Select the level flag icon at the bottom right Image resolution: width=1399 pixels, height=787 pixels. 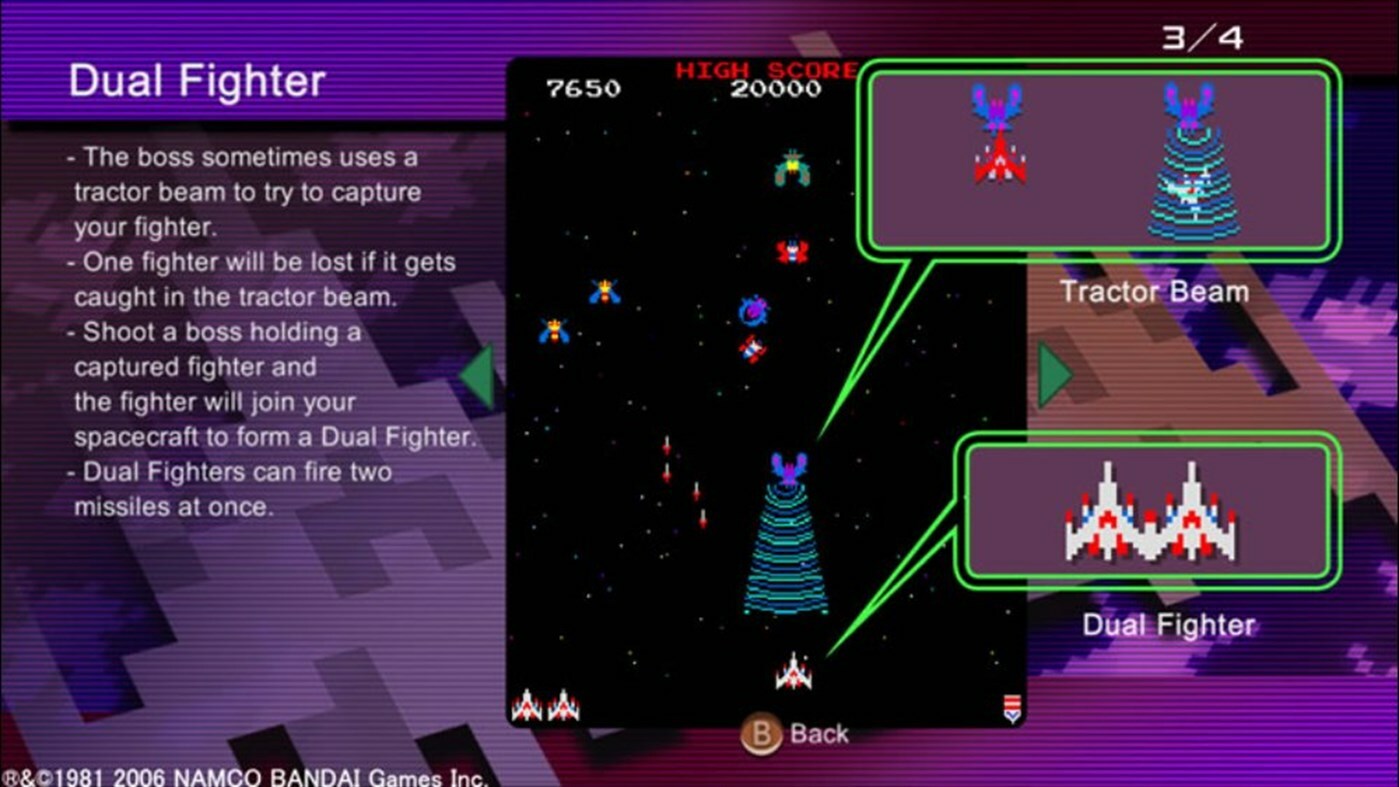click(x=1012, y=706)
